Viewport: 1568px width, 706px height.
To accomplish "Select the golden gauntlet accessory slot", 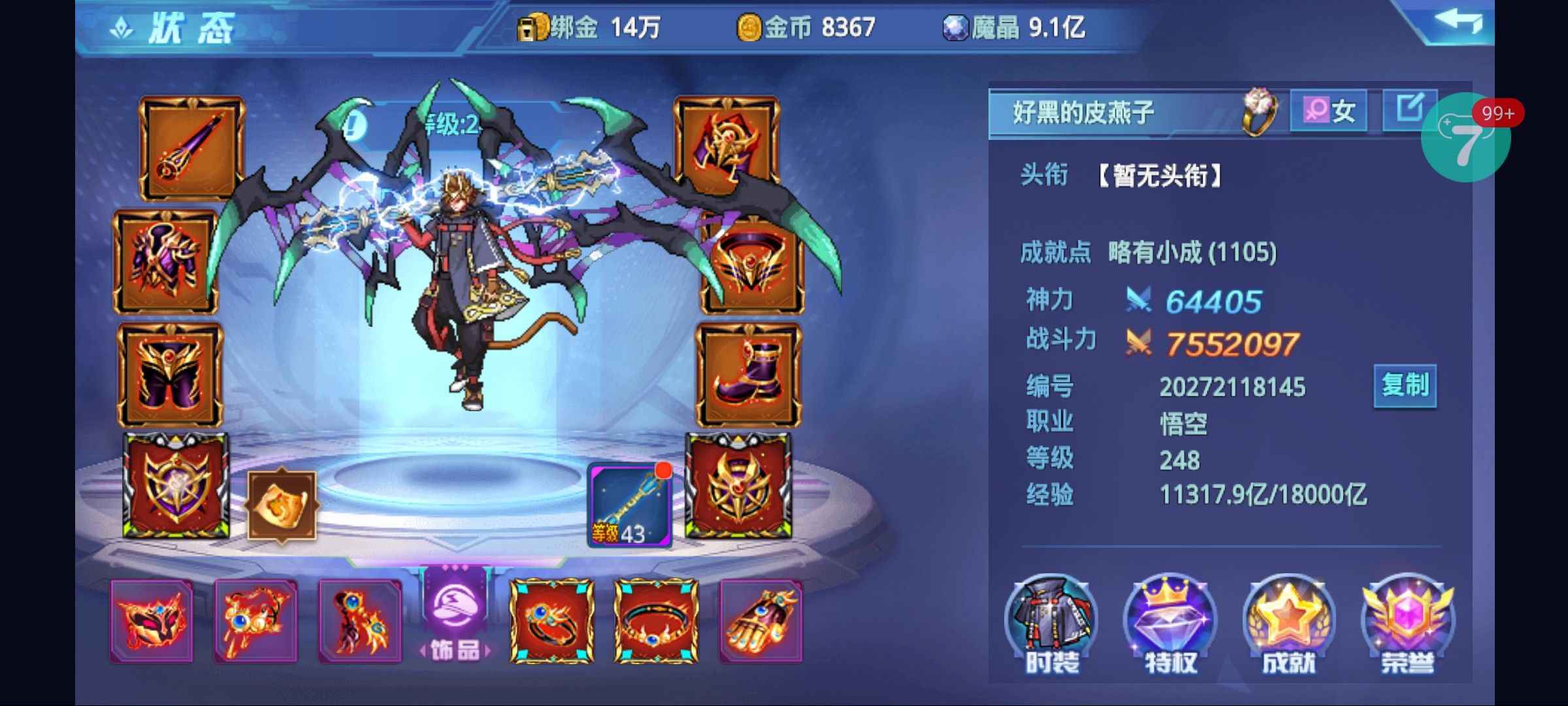I will (x=760, y=621).
